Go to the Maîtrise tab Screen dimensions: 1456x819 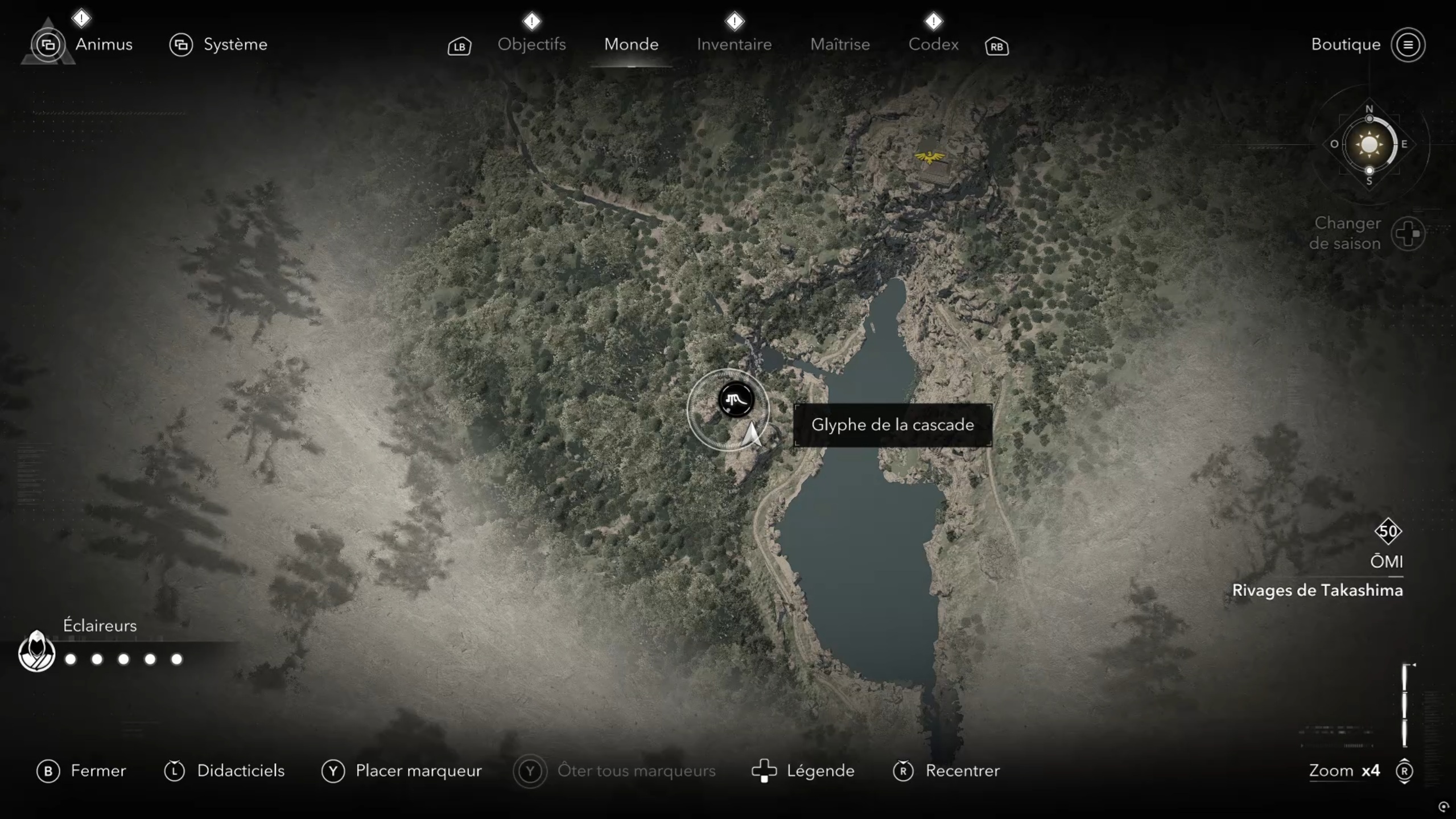click(840, 44)
